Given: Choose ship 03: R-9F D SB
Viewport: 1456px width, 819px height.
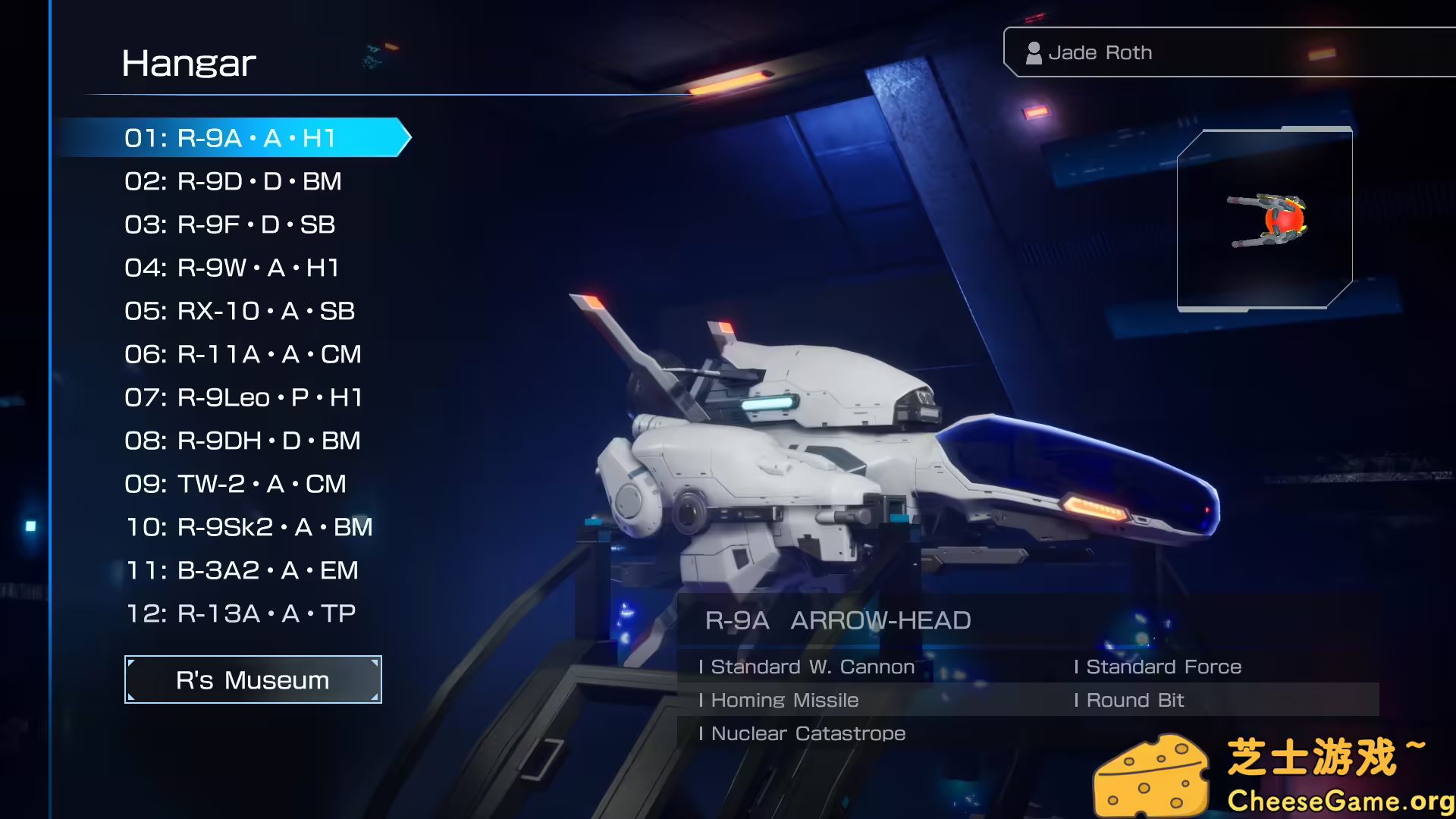Looking at the screenshot, I should pos(231,224).
